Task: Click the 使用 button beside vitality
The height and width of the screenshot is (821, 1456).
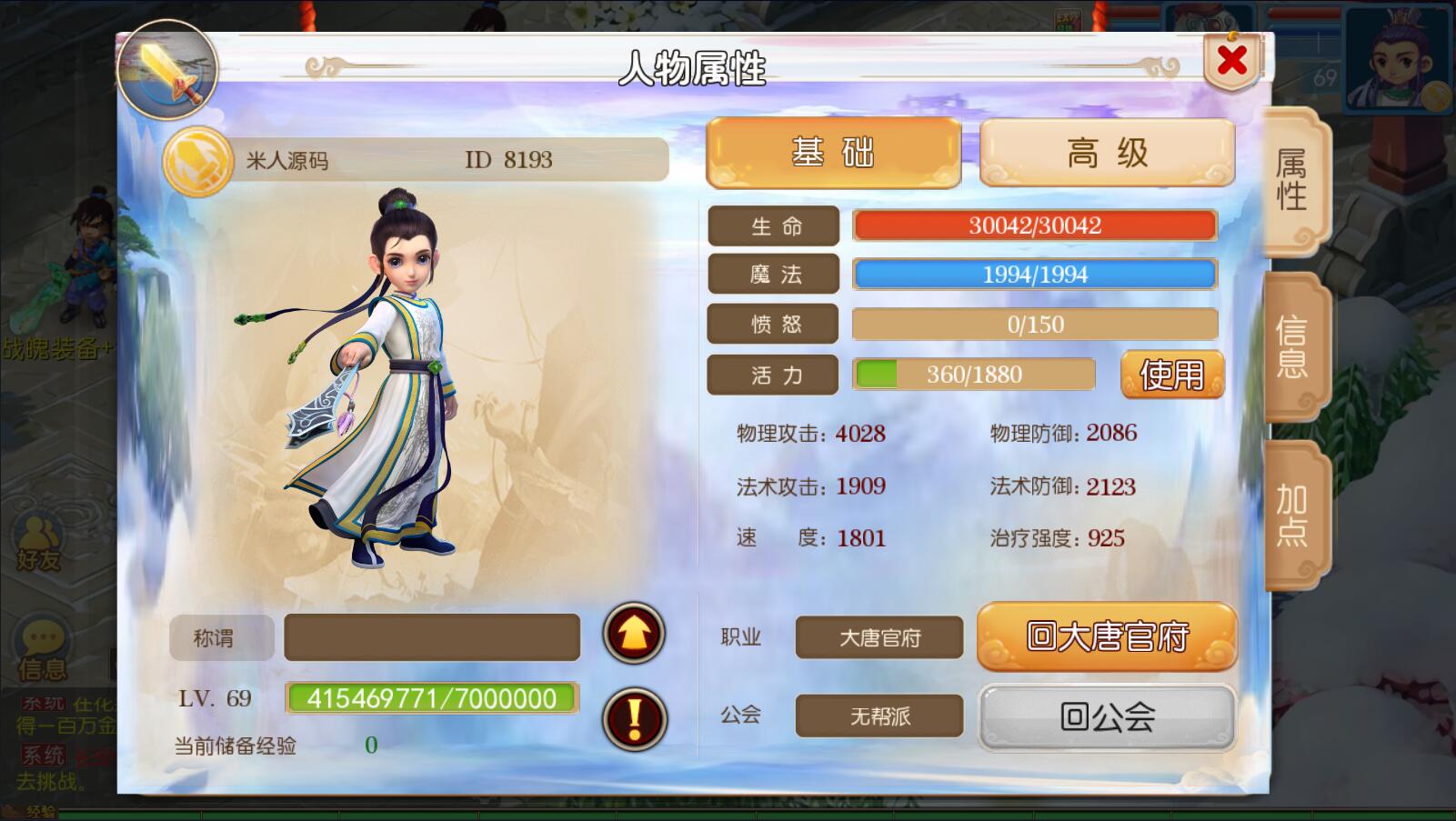Action: (1171, 375)
